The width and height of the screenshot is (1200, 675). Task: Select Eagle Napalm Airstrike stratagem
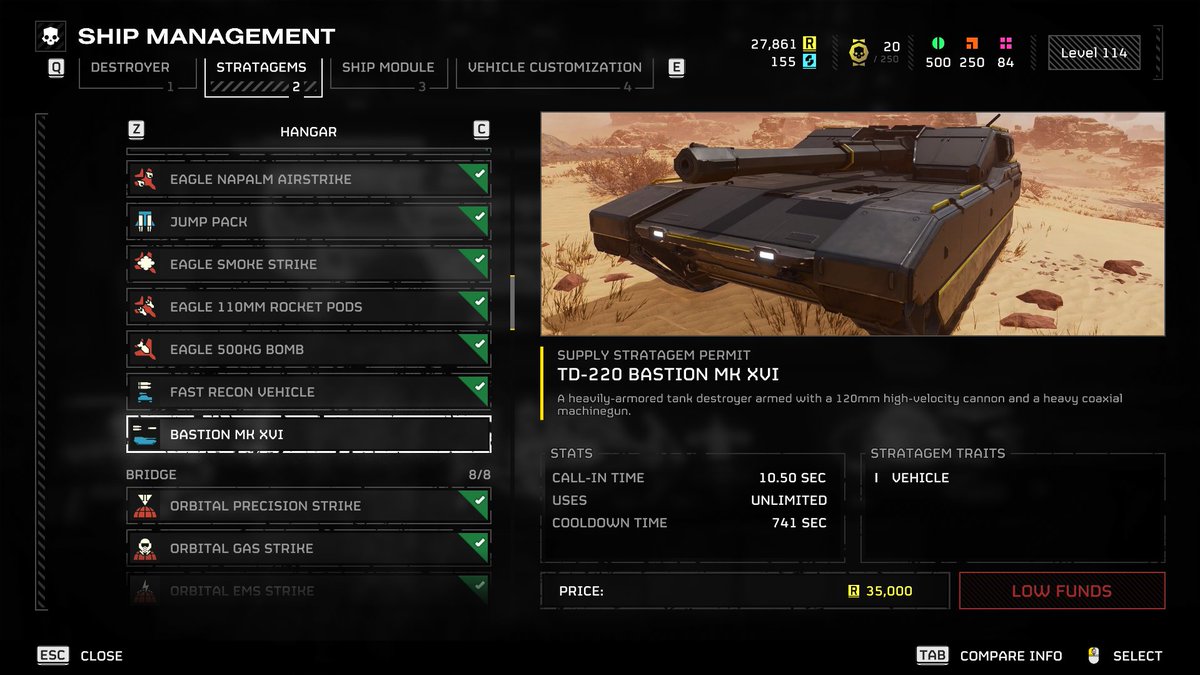pos(308,179)
